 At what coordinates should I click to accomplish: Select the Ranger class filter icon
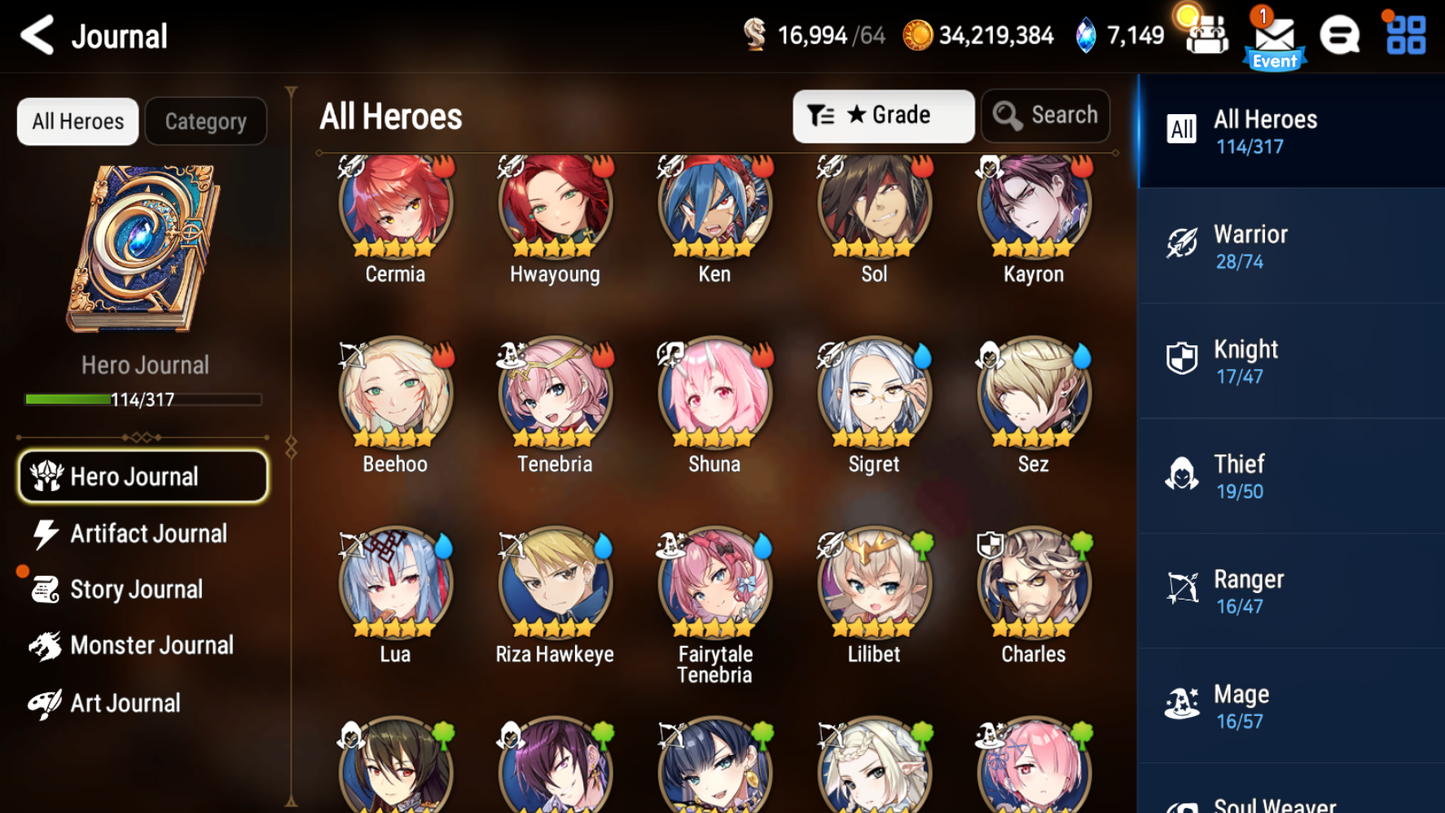[x=1183, y=590]
